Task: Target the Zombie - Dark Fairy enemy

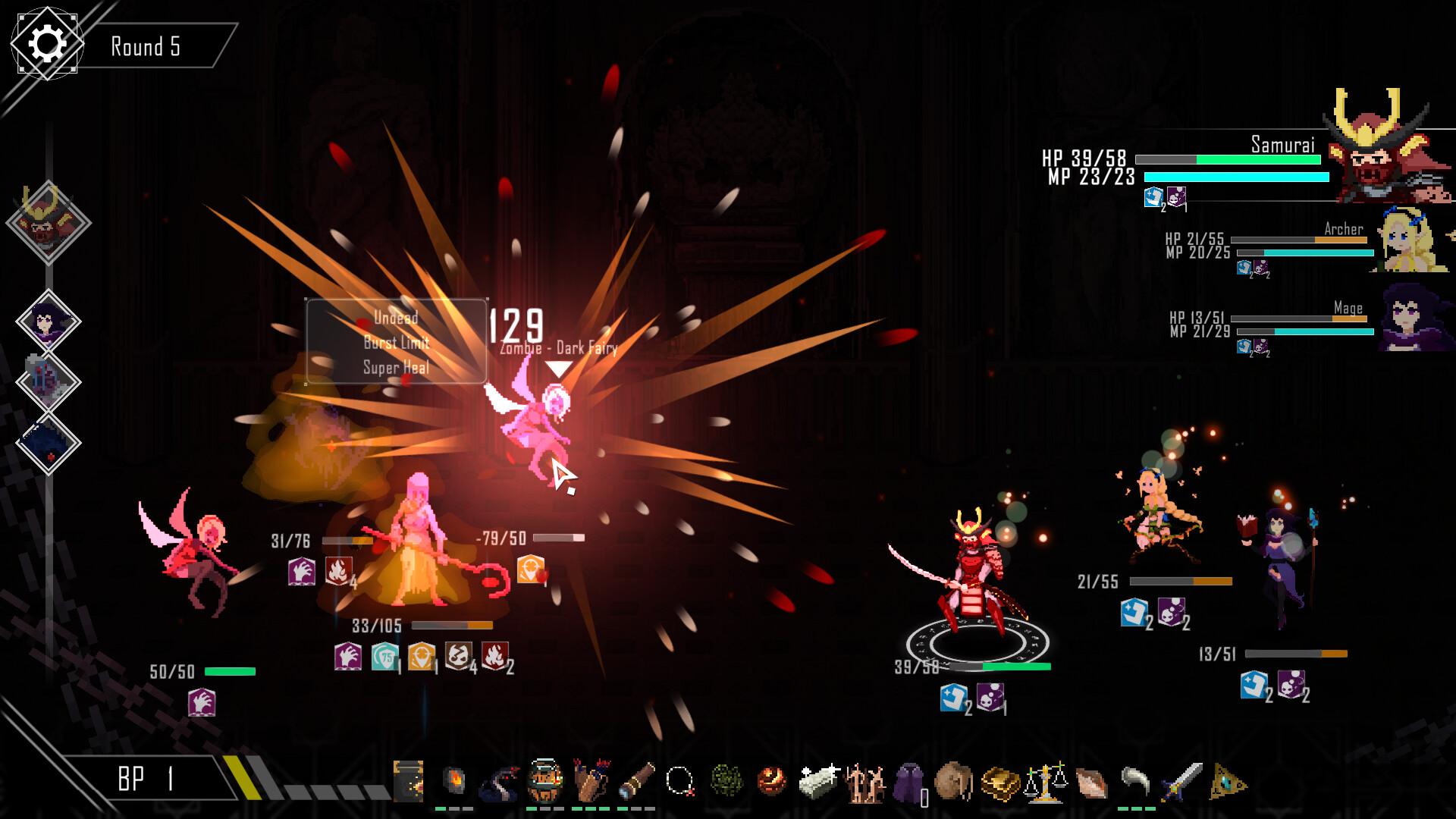Action: coord(534,428)
